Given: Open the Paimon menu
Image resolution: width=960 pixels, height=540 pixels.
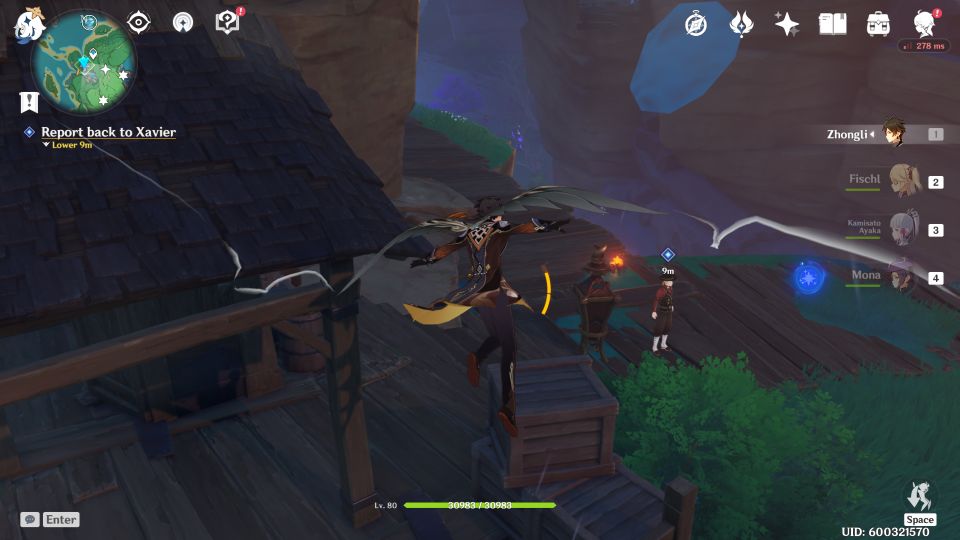Looking at the screenshot, I should click(26, 24).
